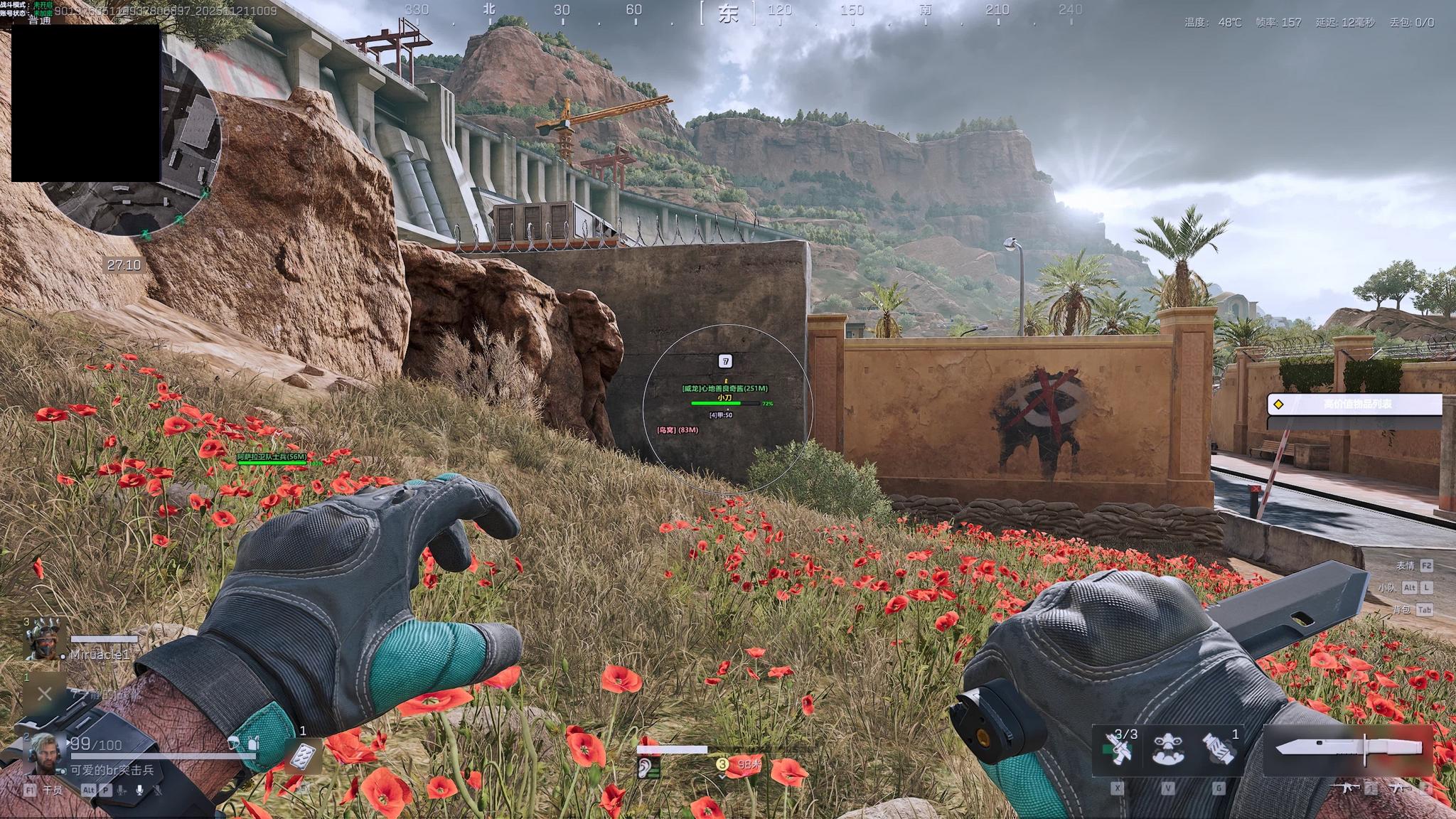Viewport: 1456px width, 819px height.
Task: Switch to the primary rifle icon
Action: point(1346,788)
